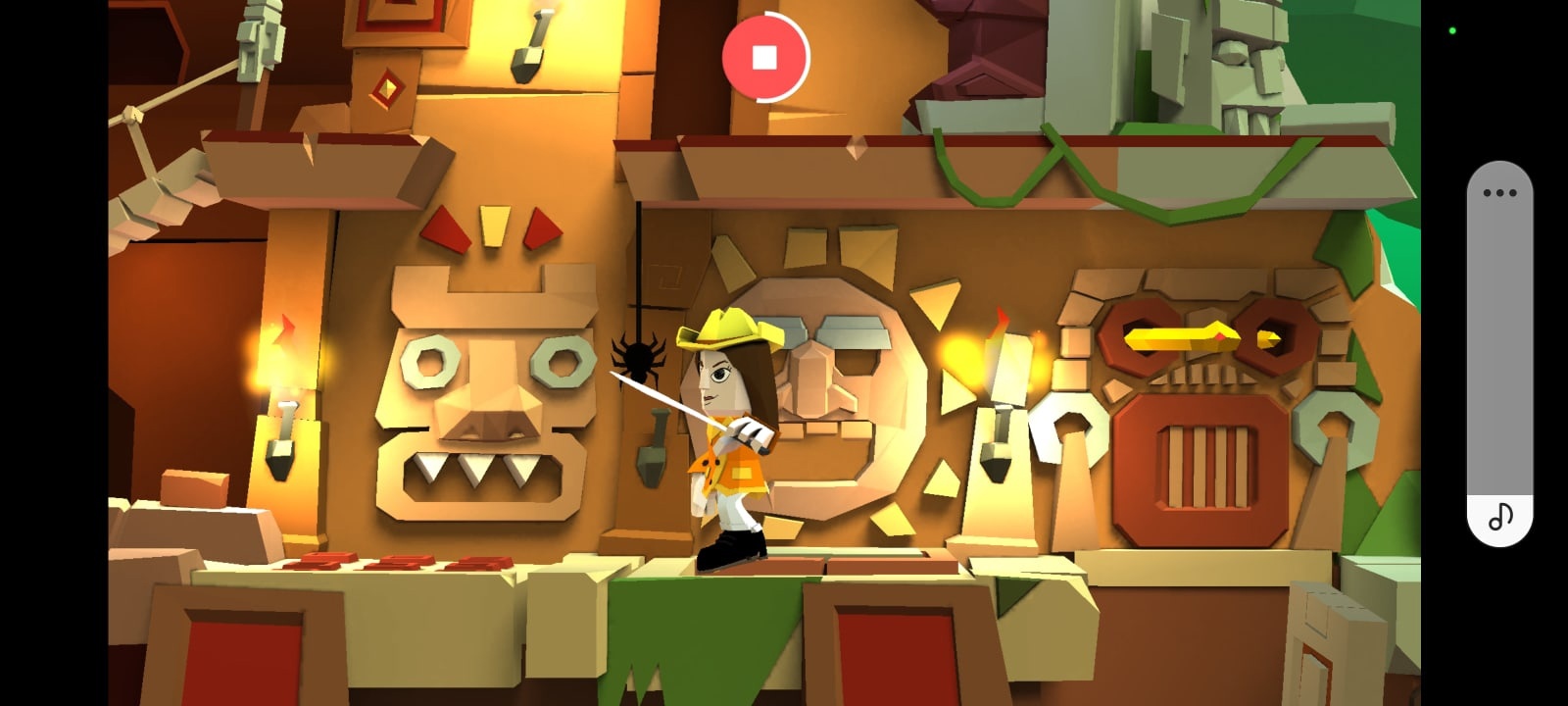Stop the screen recording
Image resolution: width=1568 pixels, height=706 pixels.
tap(765, 57)
